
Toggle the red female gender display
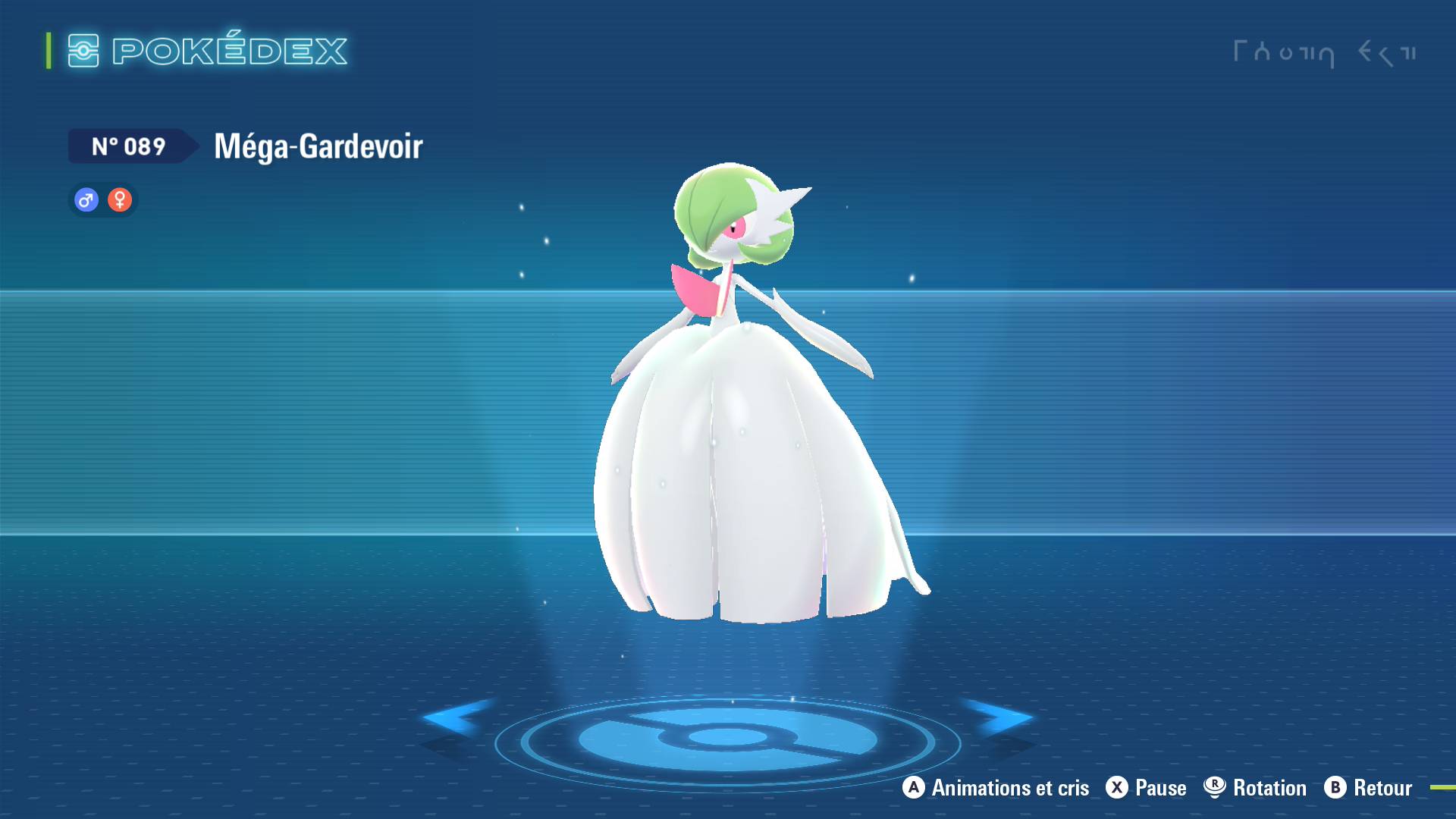tap(120, 199)
